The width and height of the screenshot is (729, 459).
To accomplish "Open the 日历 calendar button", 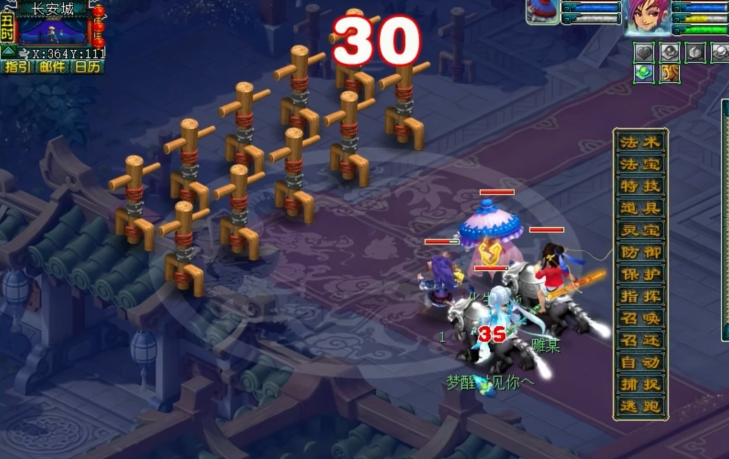I will pos(87,67).
